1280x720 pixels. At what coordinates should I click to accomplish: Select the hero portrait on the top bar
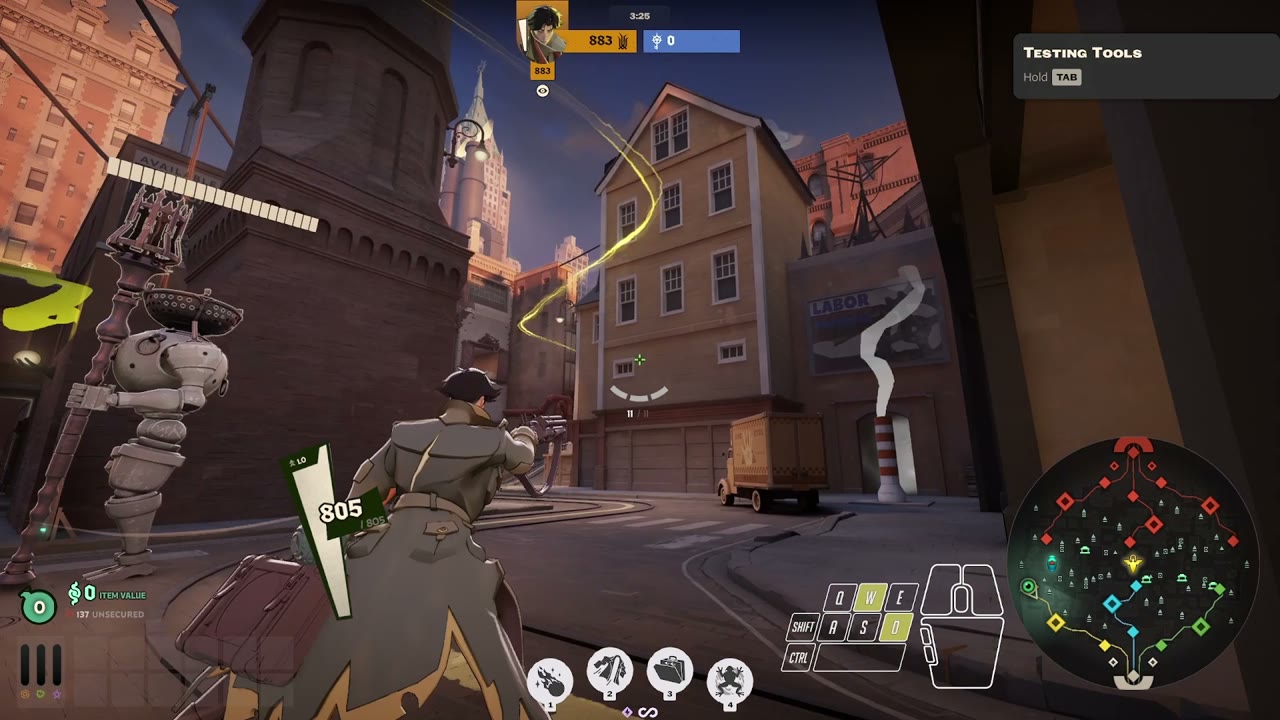(542, 30)
